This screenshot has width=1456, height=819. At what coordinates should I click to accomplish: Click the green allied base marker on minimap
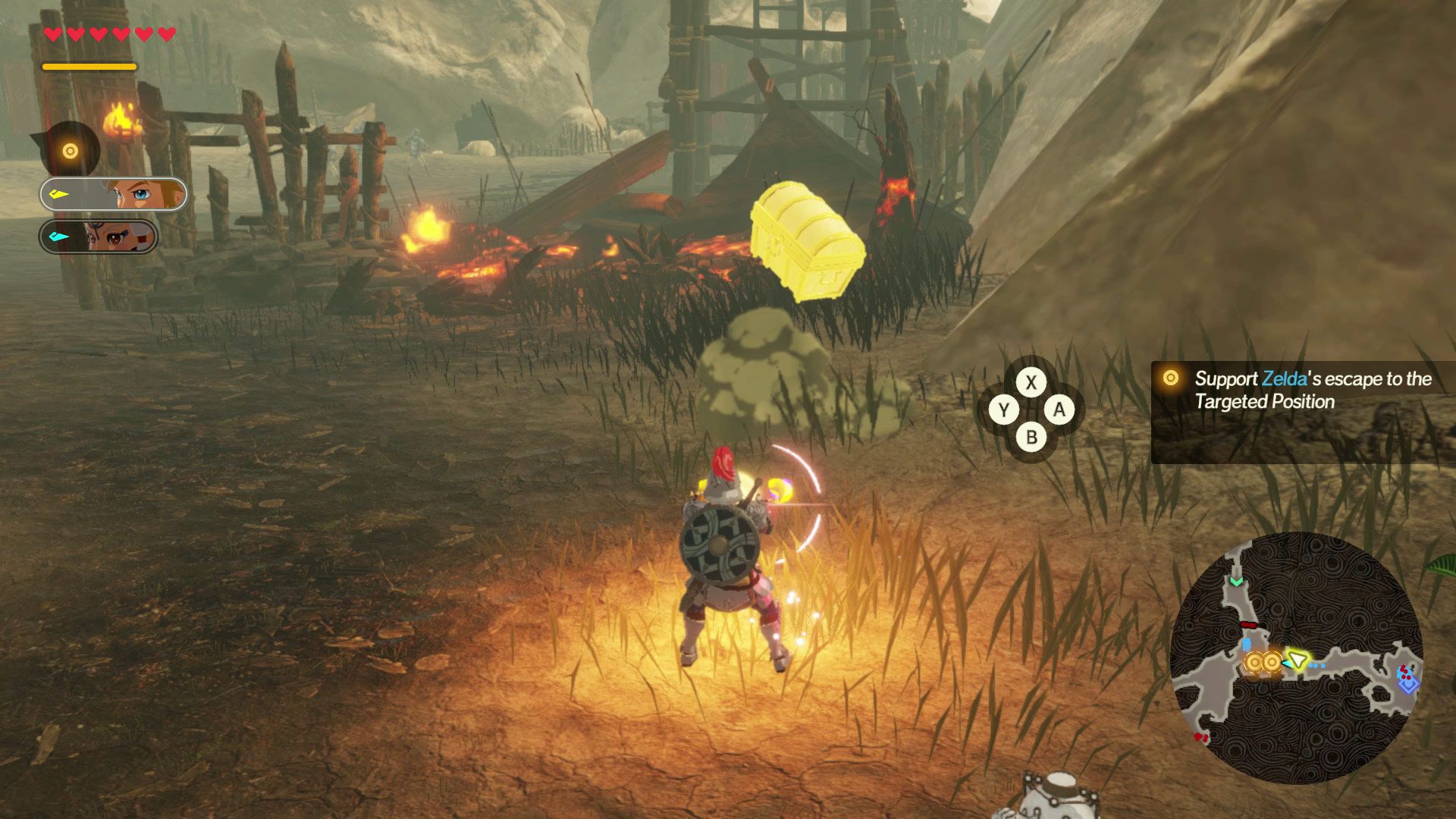(x=1236, y=582)
